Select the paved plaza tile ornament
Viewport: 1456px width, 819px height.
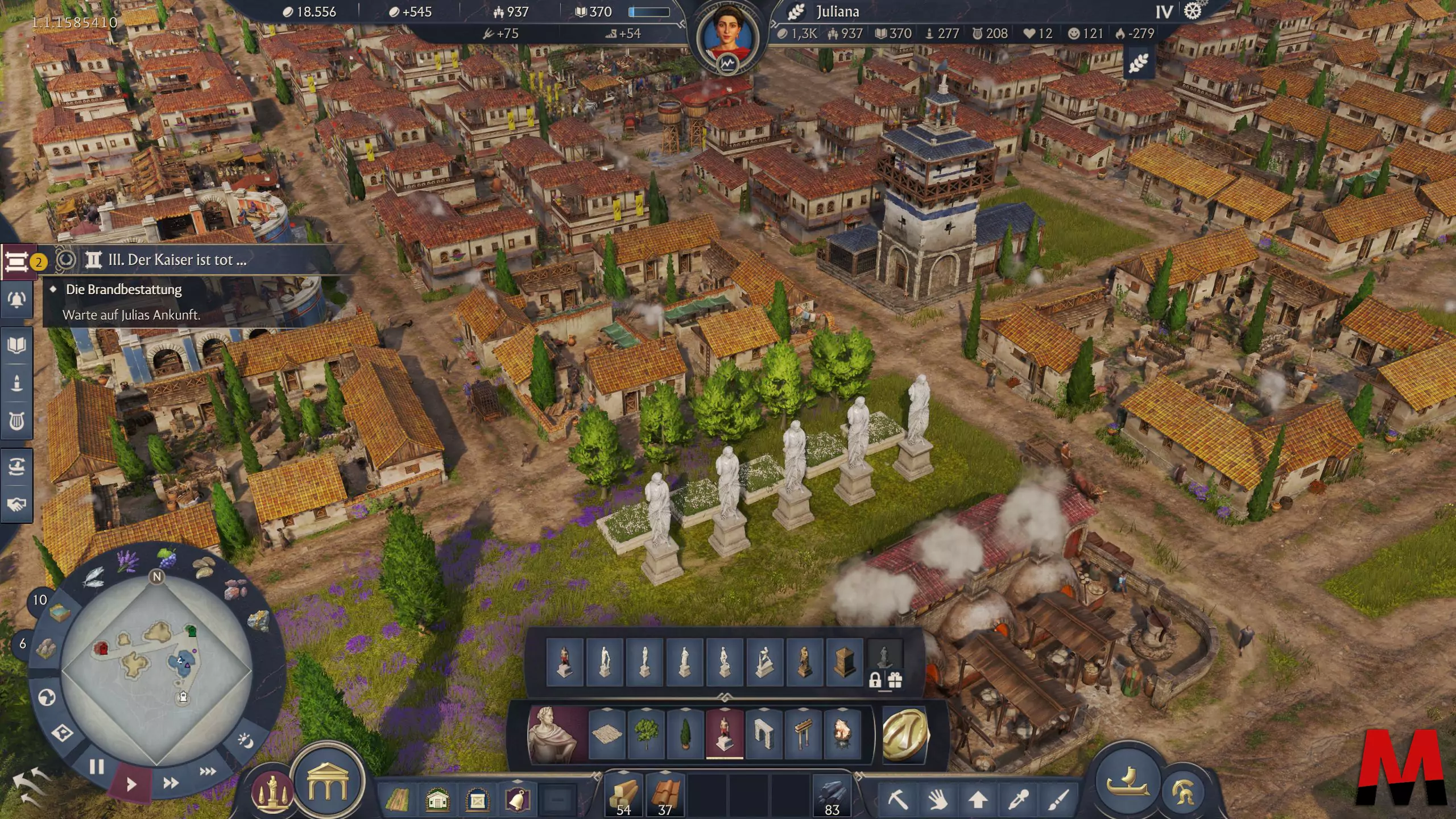coord(606,734)
